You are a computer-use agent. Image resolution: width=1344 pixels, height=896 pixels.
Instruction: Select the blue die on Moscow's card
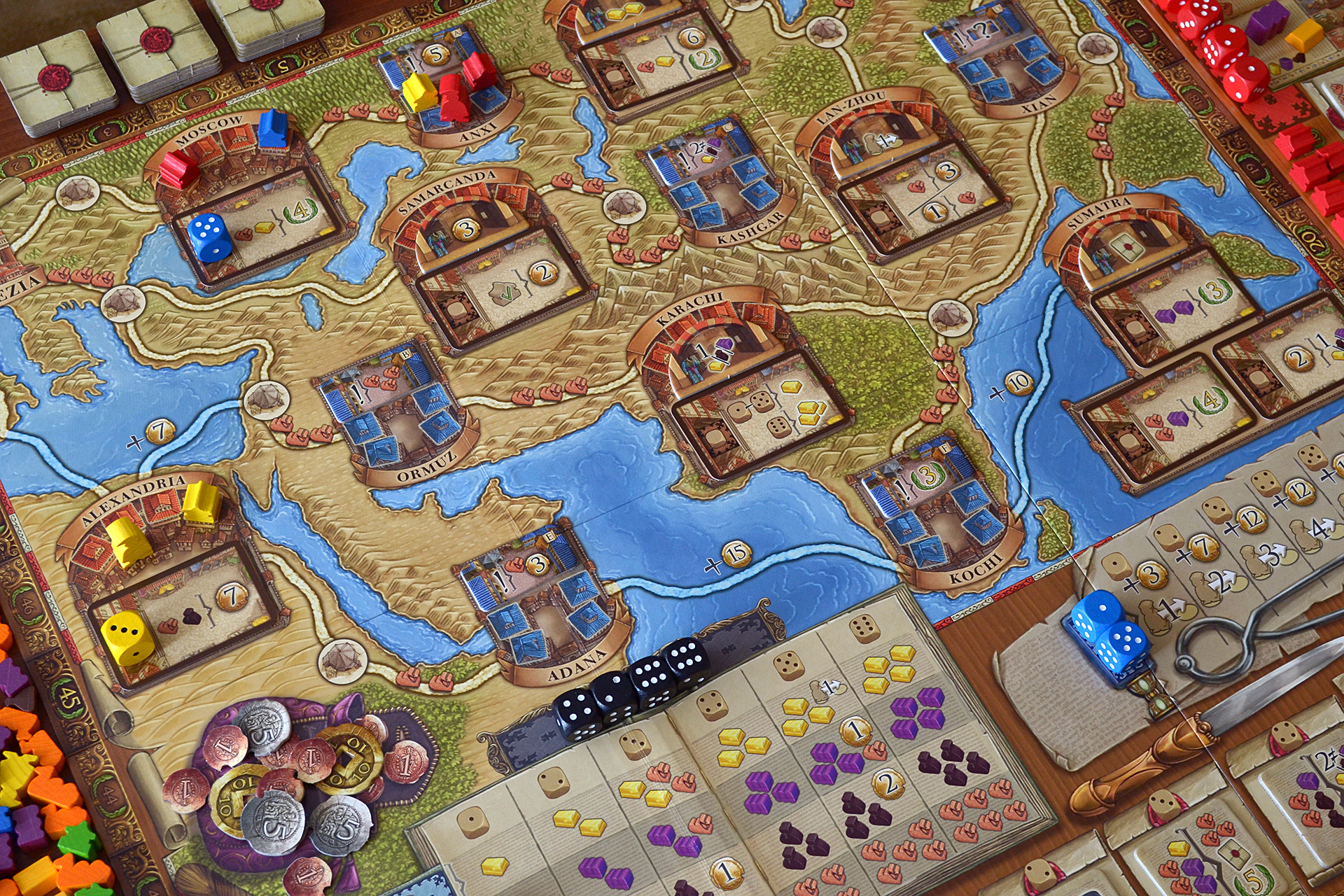coord(209,237)
